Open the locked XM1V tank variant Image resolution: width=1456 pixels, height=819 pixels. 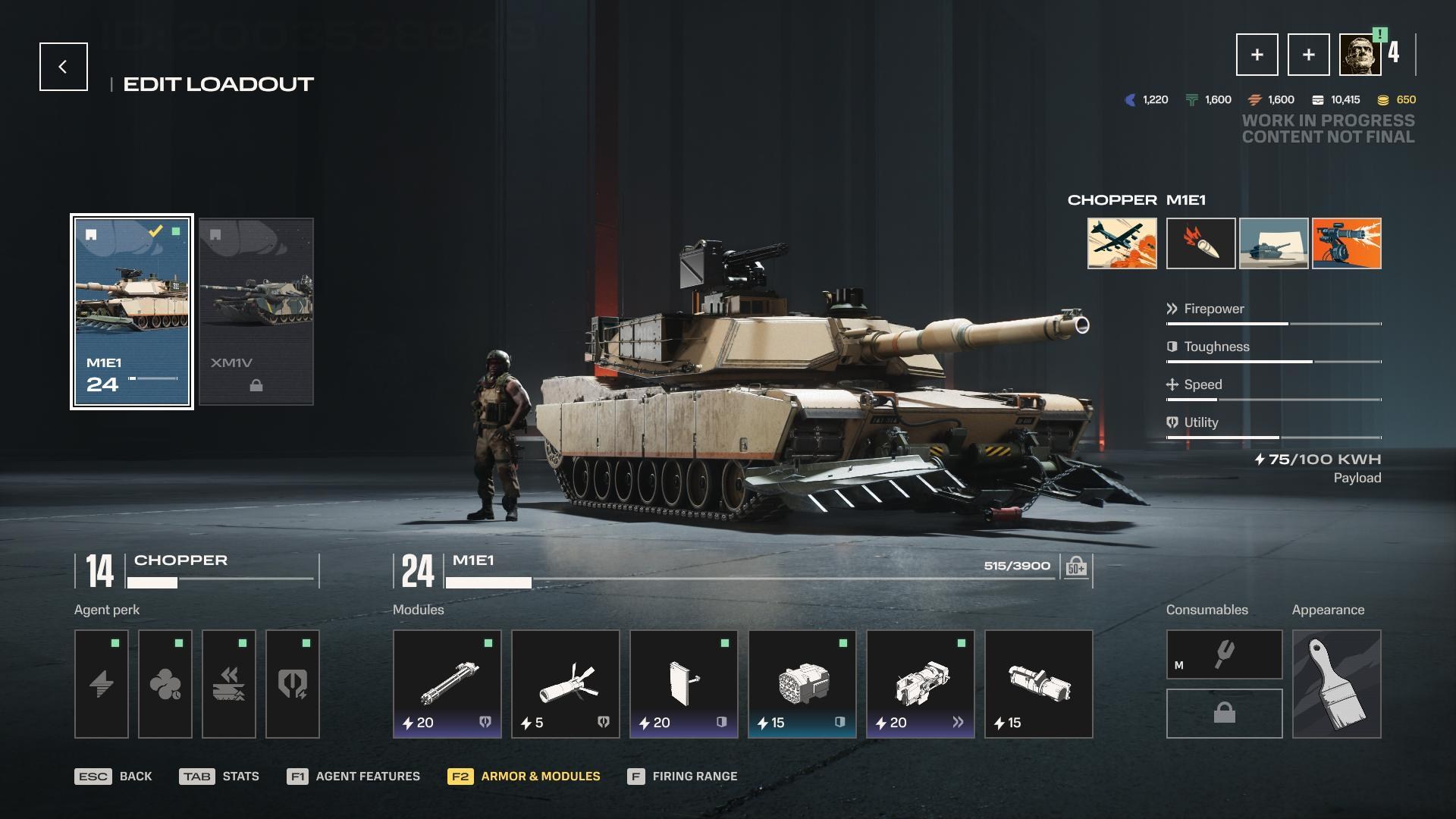click(256, 311)
